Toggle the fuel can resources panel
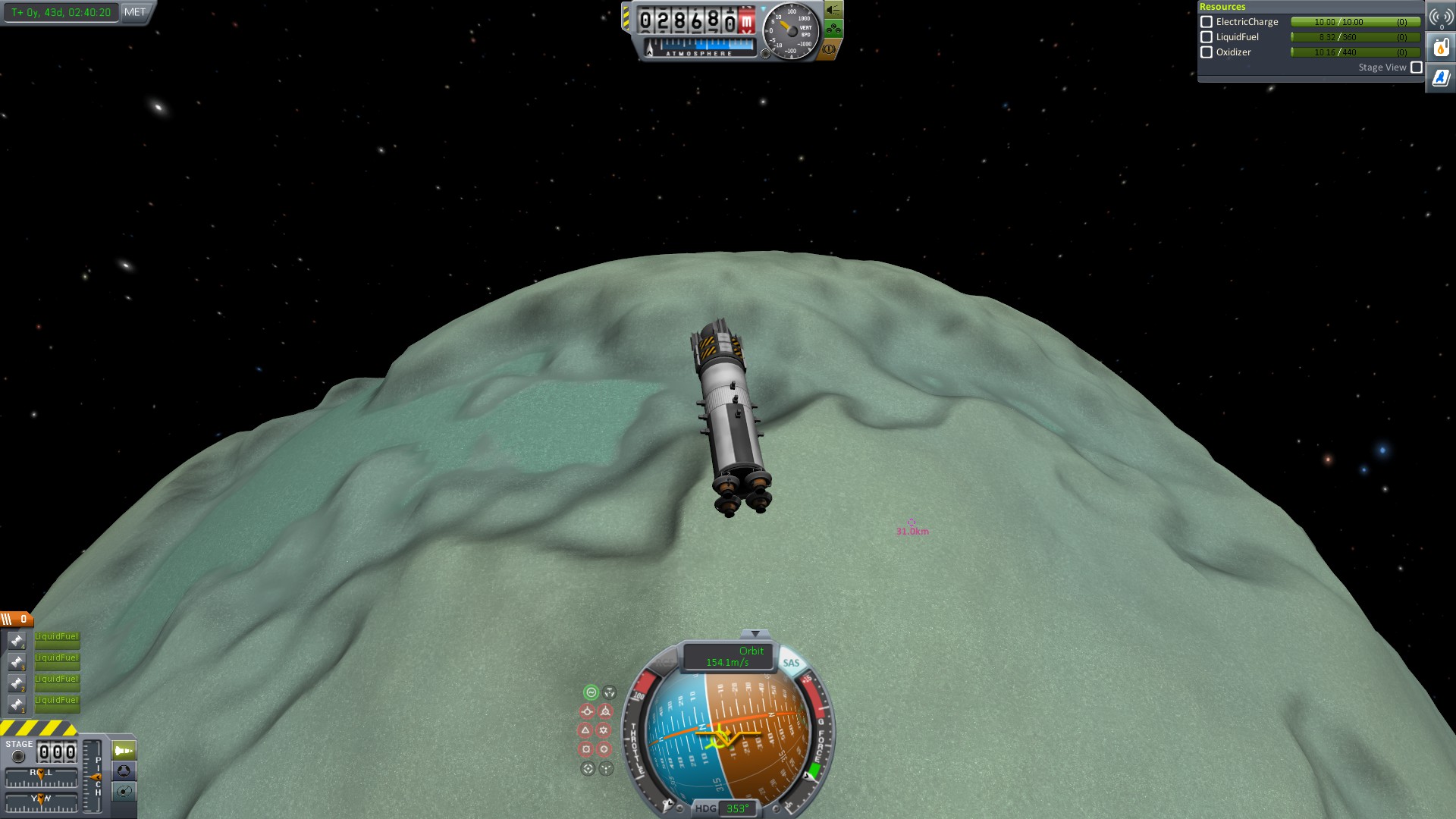Viewport: 1456px width, 819px height. 1440,48
